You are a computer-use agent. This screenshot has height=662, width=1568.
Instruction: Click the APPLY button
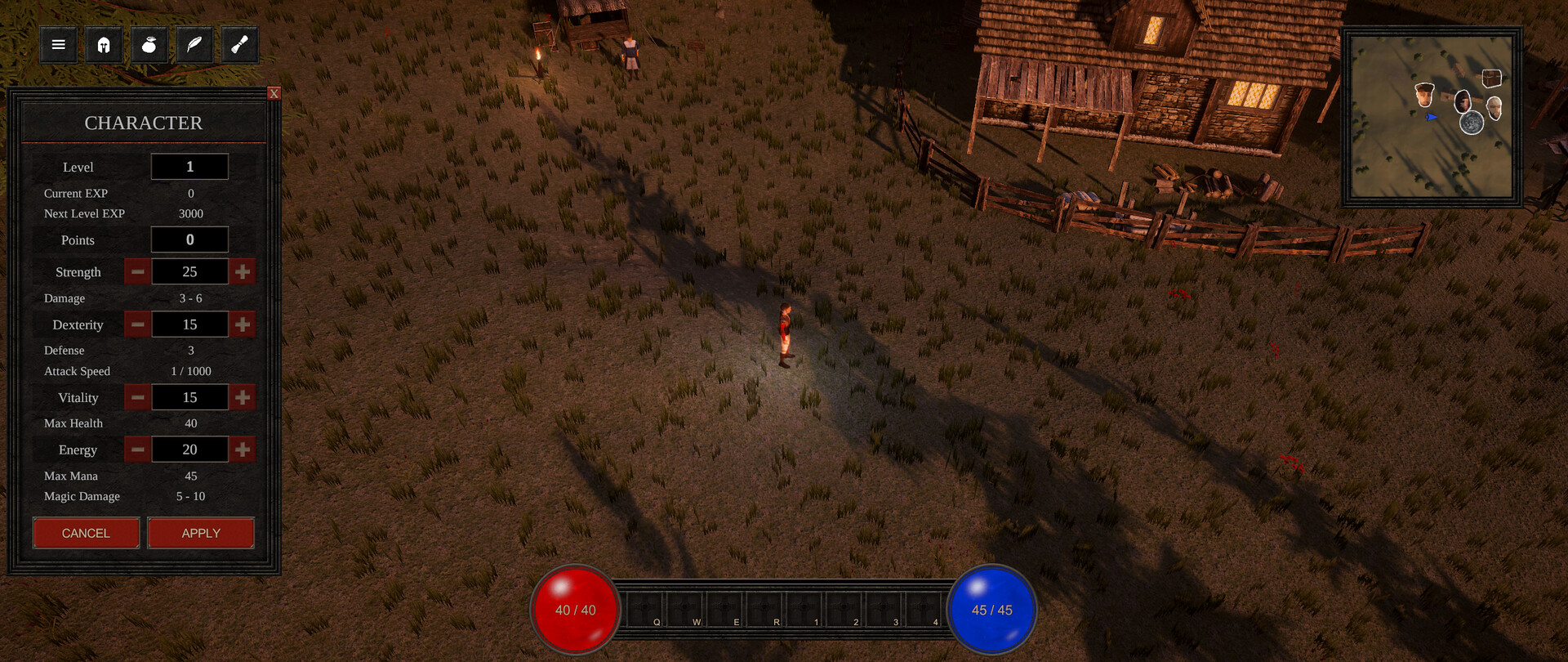coord(201,533)
